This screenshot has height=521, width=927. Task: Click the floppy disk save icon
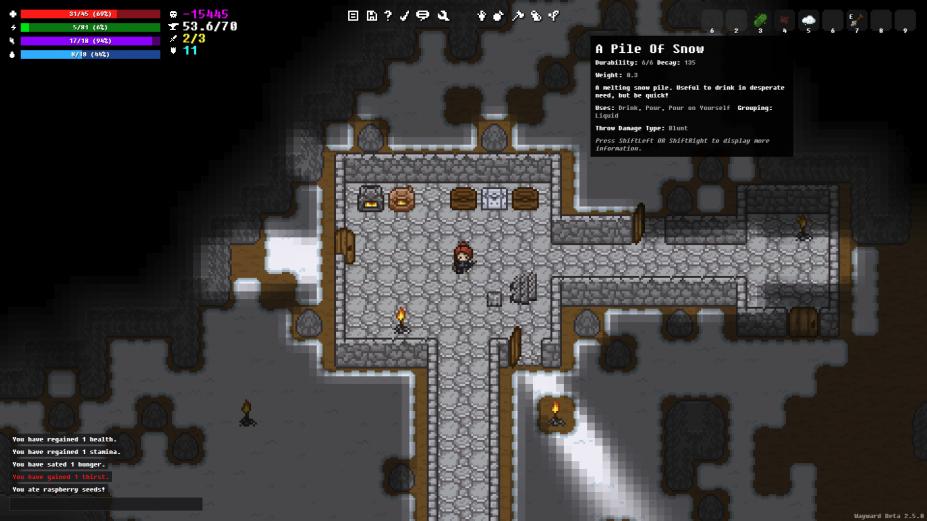[x=371, y=15]
